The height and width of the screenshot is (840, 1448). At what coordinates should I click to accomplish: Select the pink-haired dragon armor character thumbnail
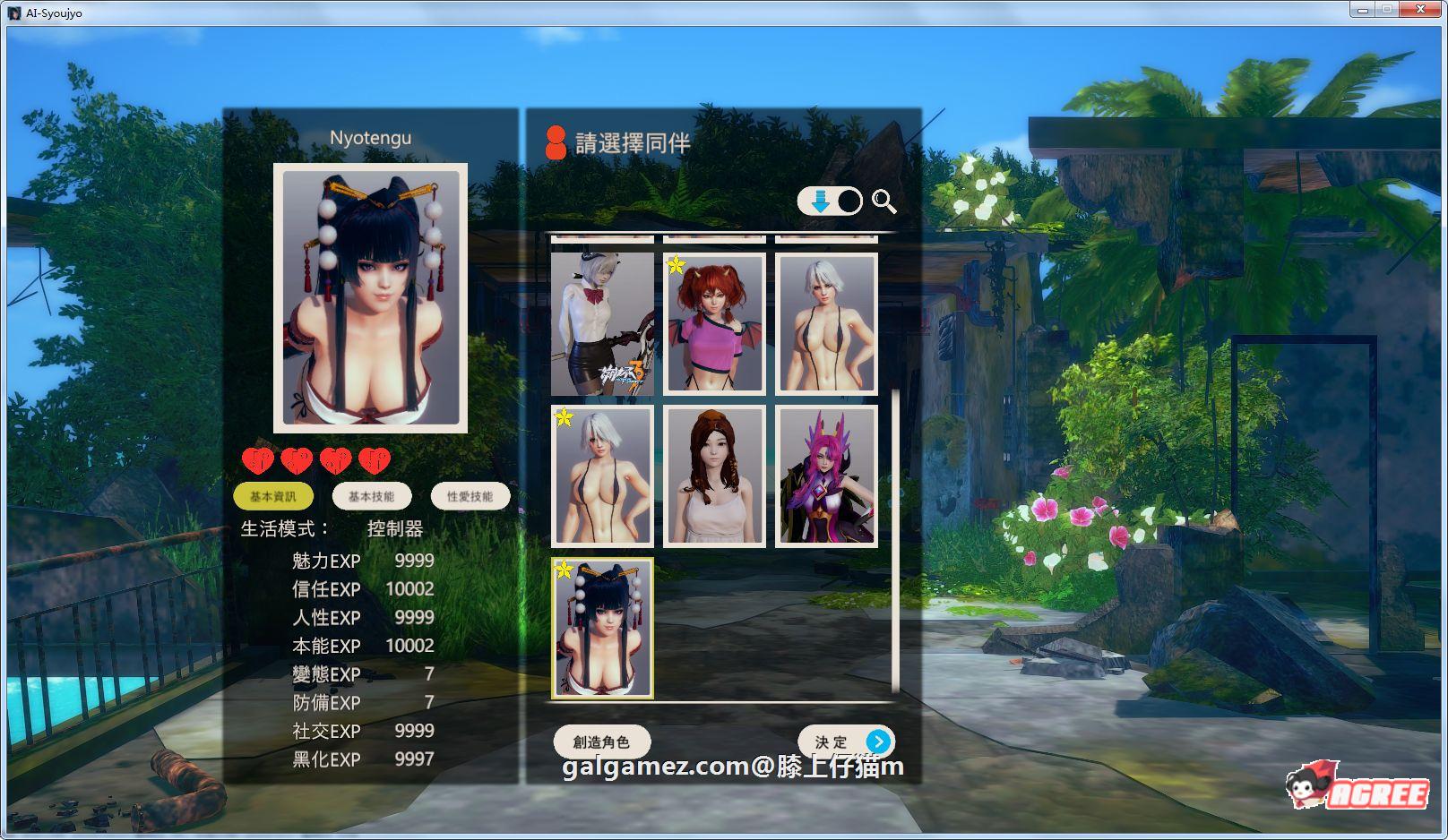[x=825, y=476]
